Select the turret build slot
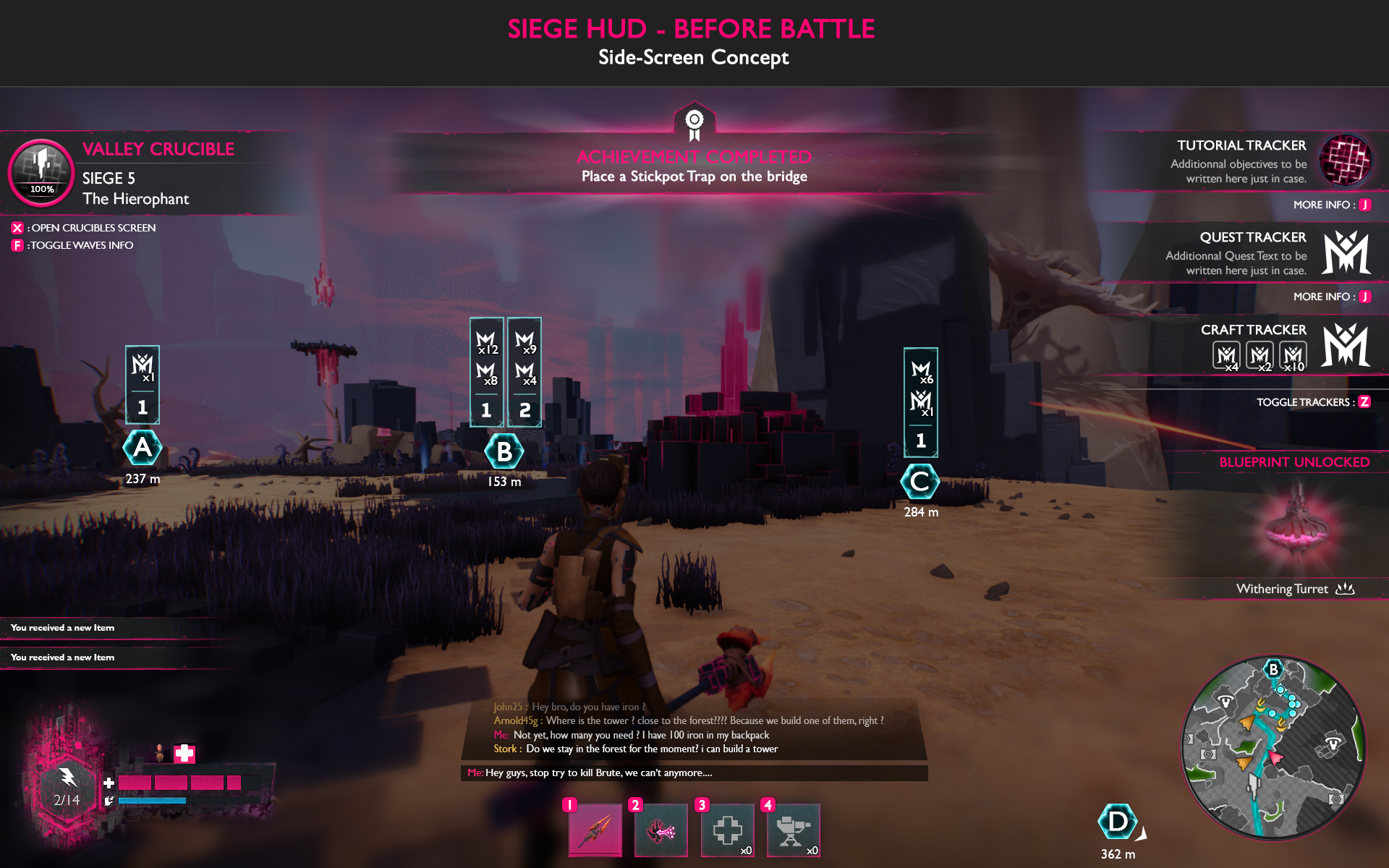 pyautogui.click(x=793, y=830)
